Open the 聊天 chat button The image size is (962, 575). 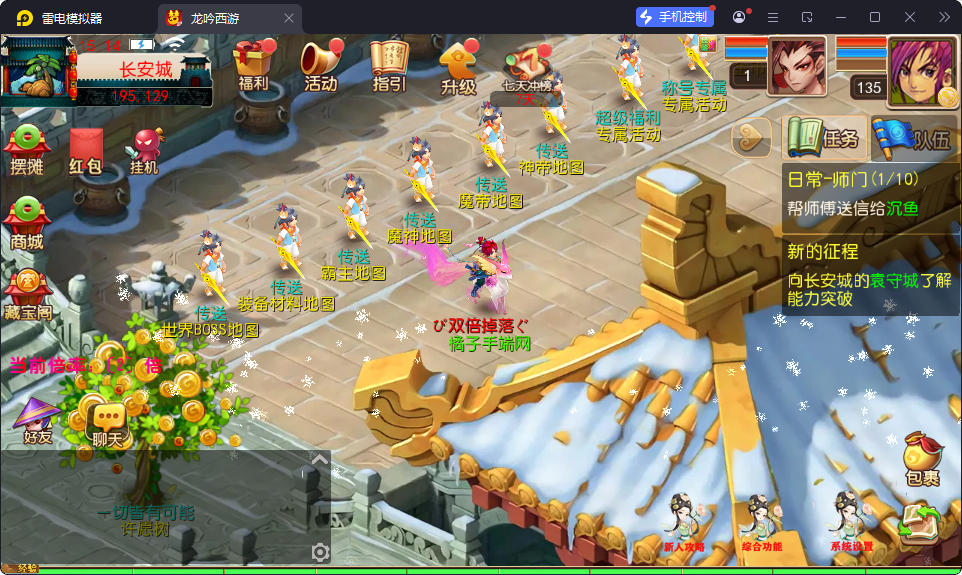coord(107,423)
